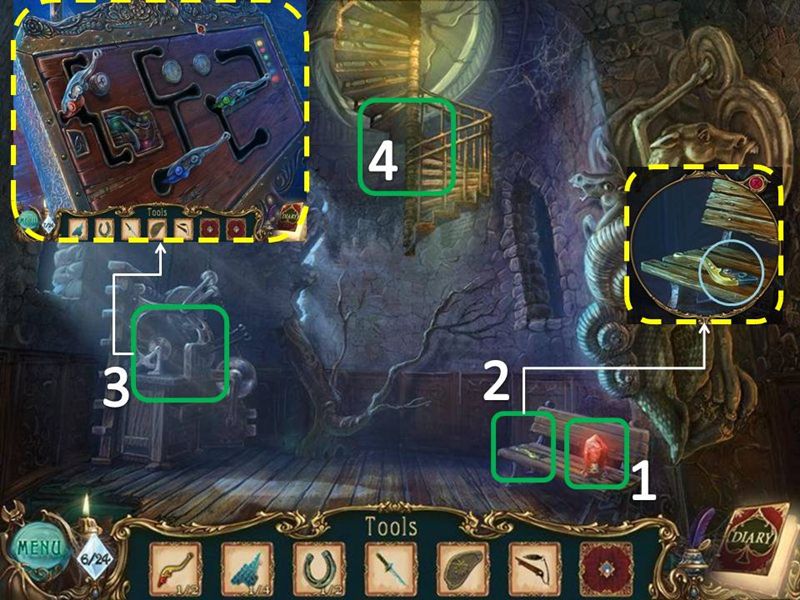Select the blue crystal shards slot
This screenshot has width=800, height=600.
click(246, 570)
